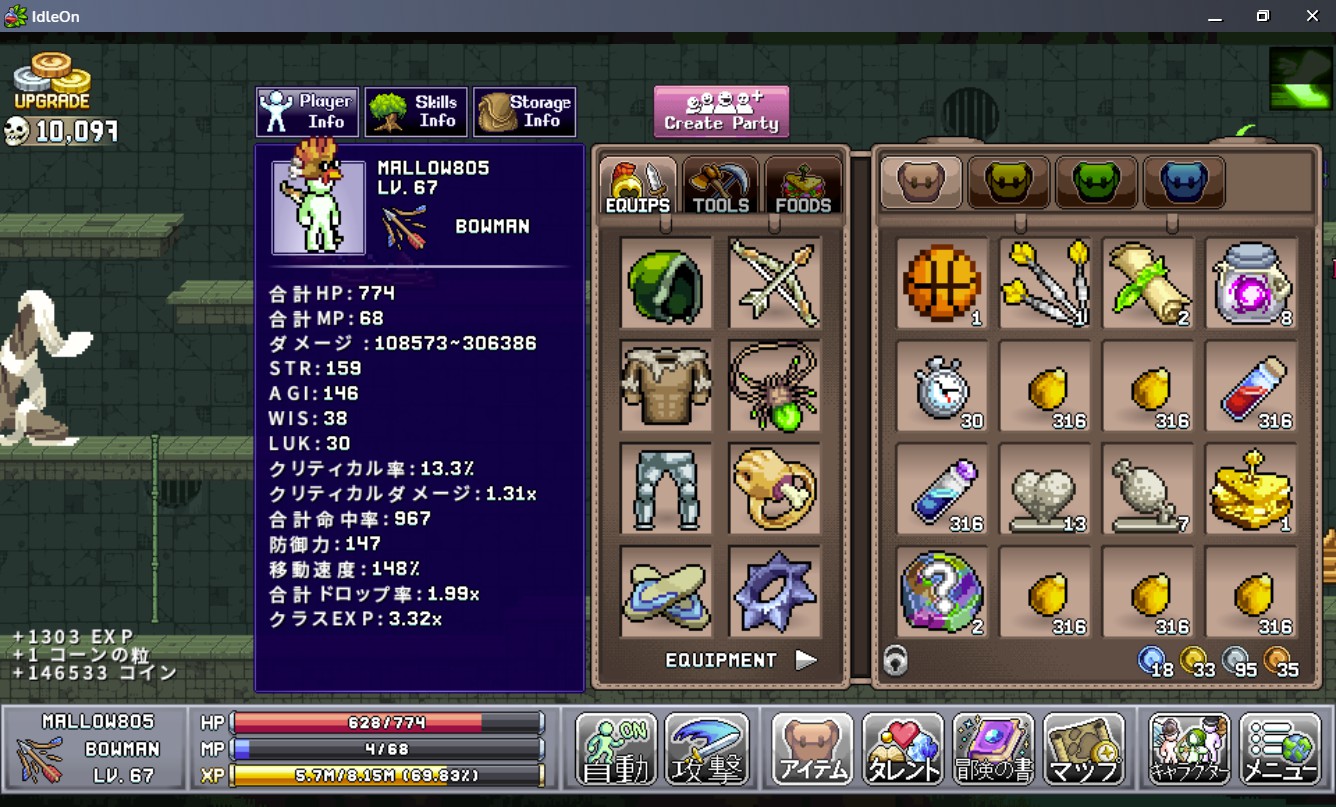Toggle the auto-battle button
Screen dimensions: 1336x807
pos(616,749)
